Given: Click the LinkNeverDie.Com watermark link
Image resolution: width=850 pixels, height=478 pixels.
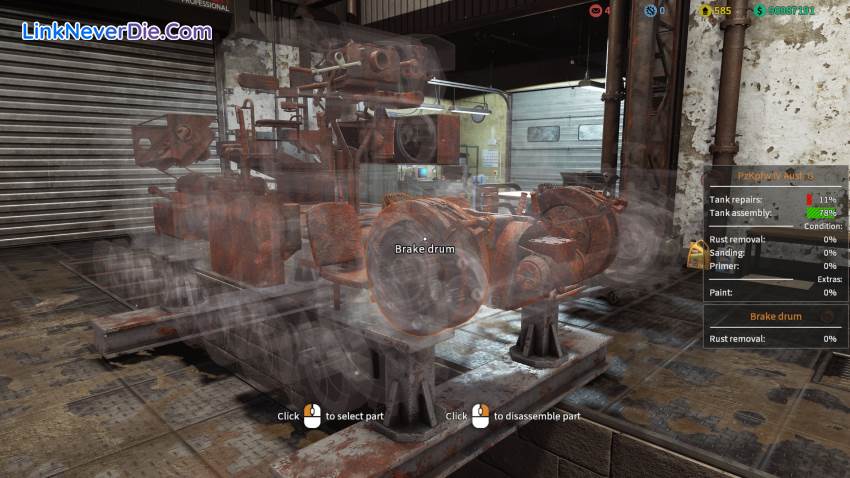Looking at the screenshot, I should pyautogui.click(x=116, y=31).
